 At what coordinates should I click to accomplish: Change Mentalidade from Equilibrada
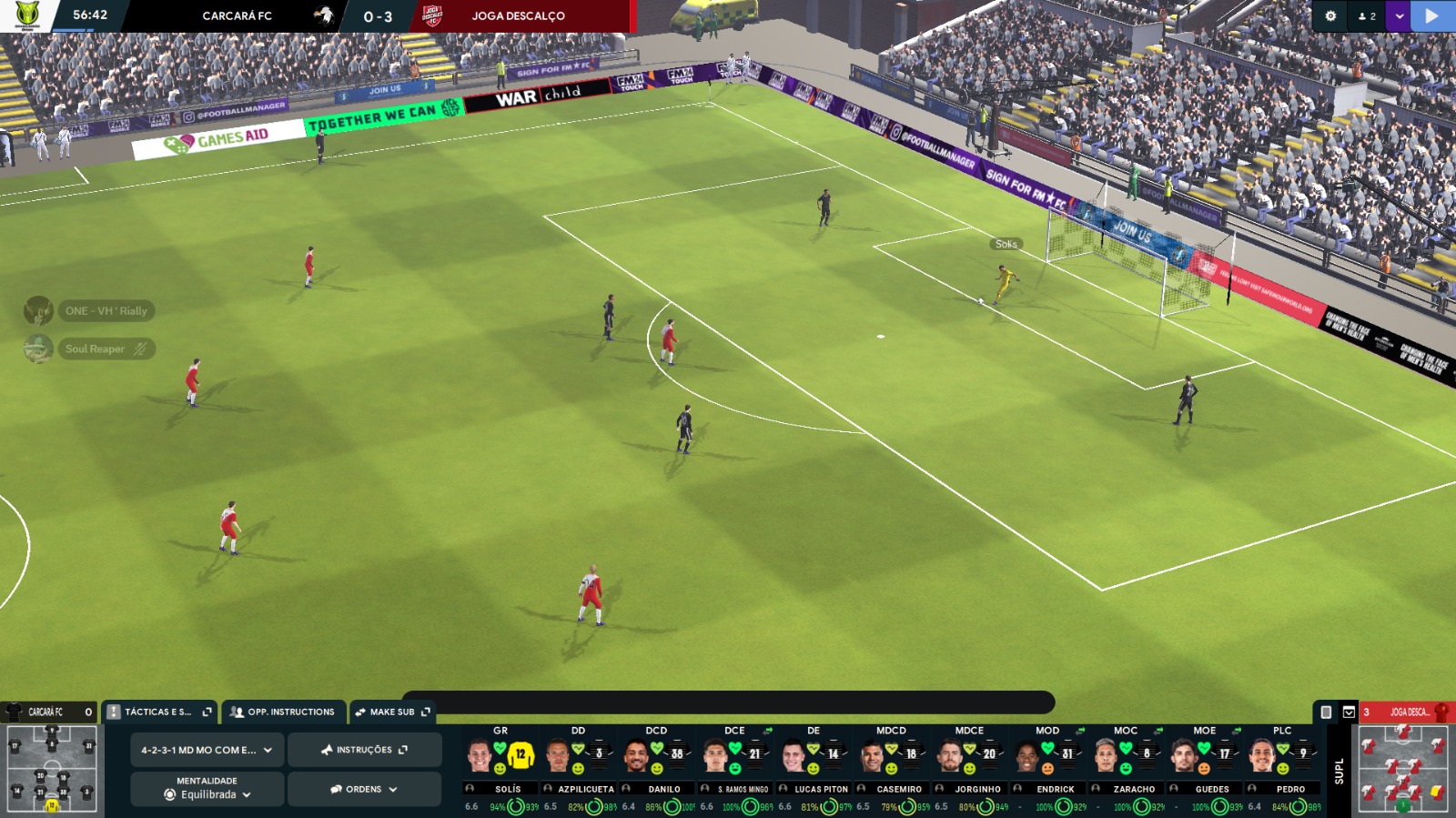point(207,789)
